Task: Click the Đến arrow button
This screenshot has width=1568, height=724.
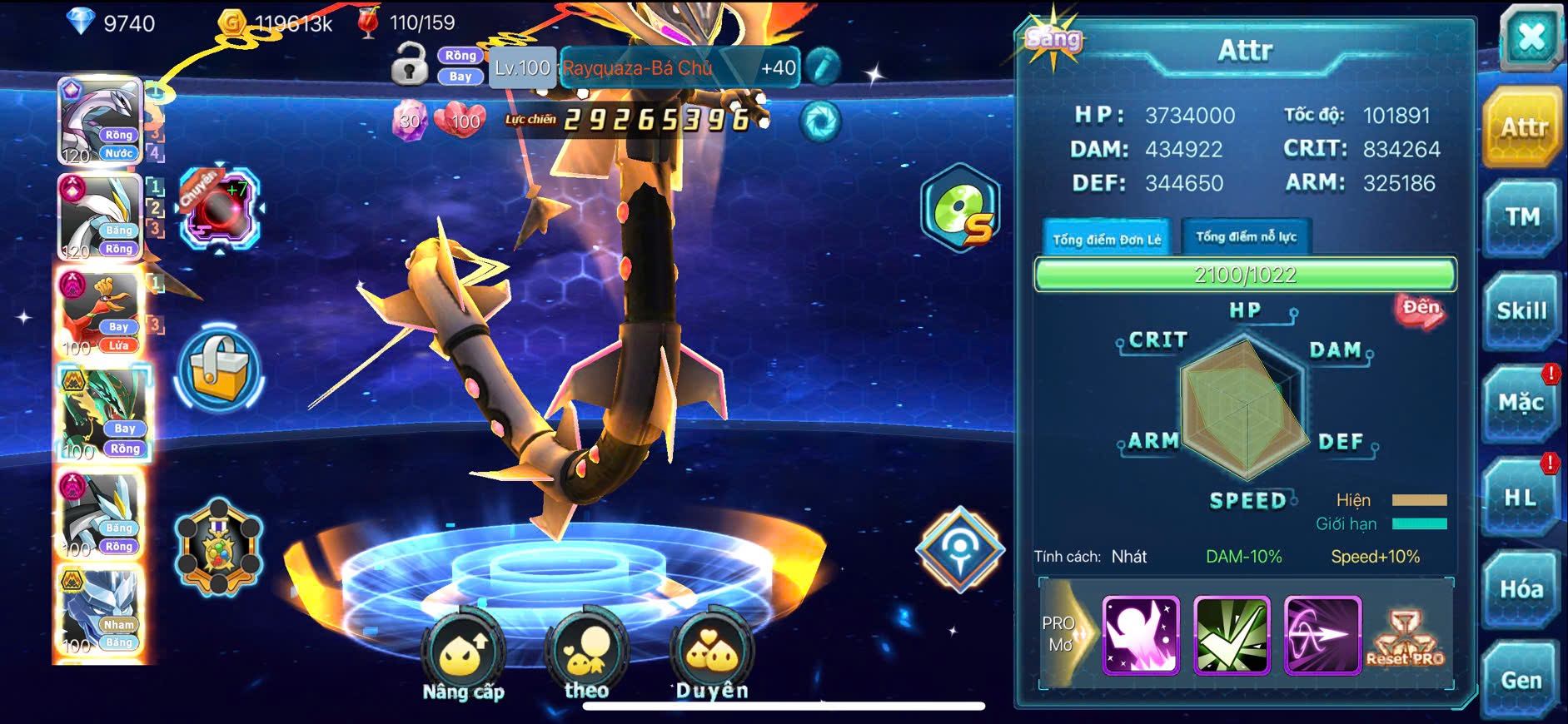Action: point(1420,310)
